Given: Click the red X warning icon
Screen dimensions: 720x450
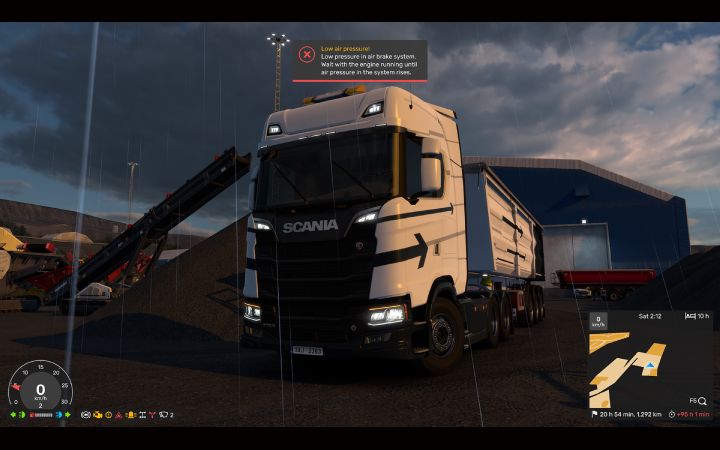Looking at the screenshot, I should click(306, 55).
